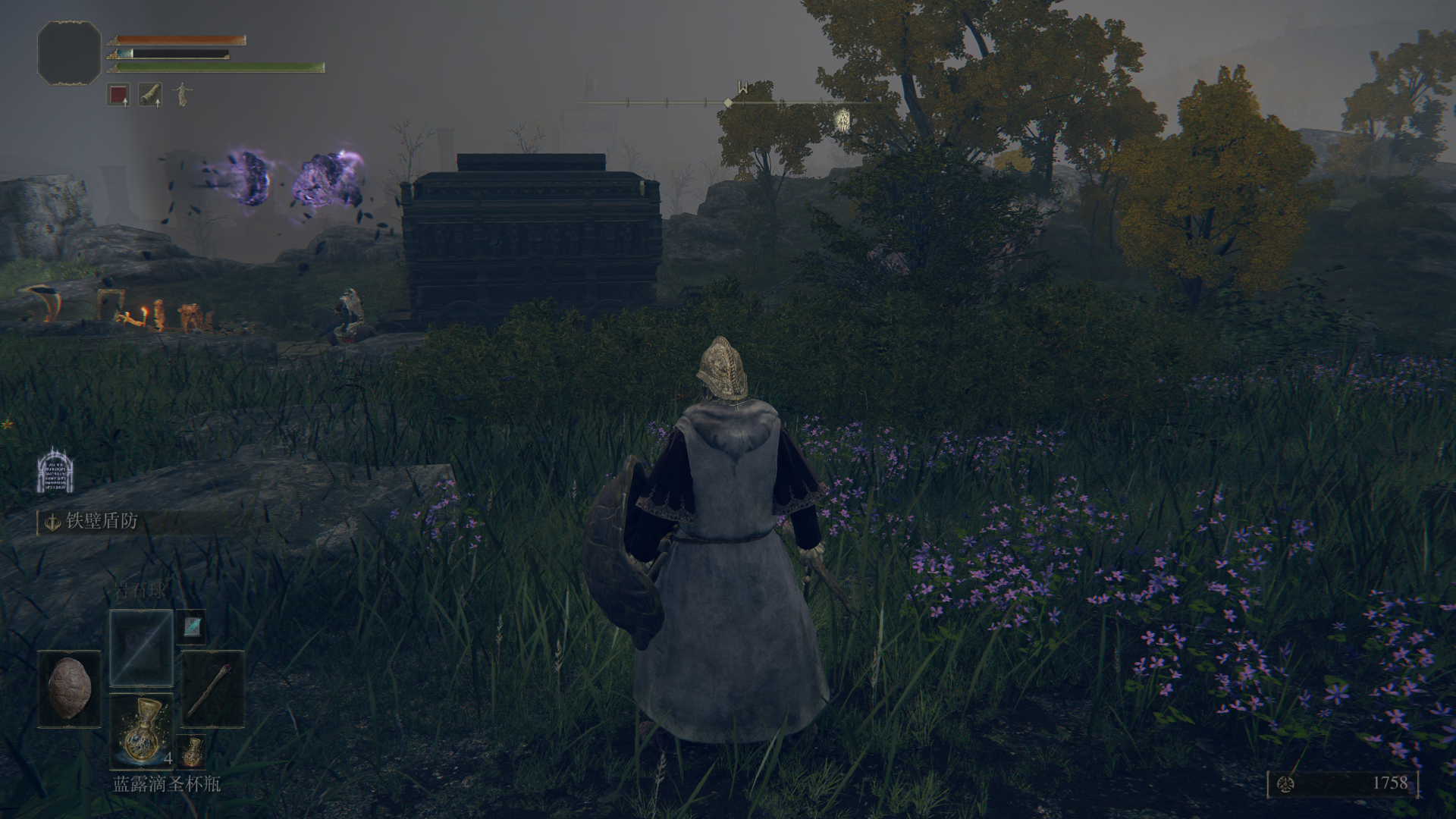Click the glowing gate icon on the left
Image resolution: width=1456 pixels, height=819 pixels.
[x=55, y=471]
